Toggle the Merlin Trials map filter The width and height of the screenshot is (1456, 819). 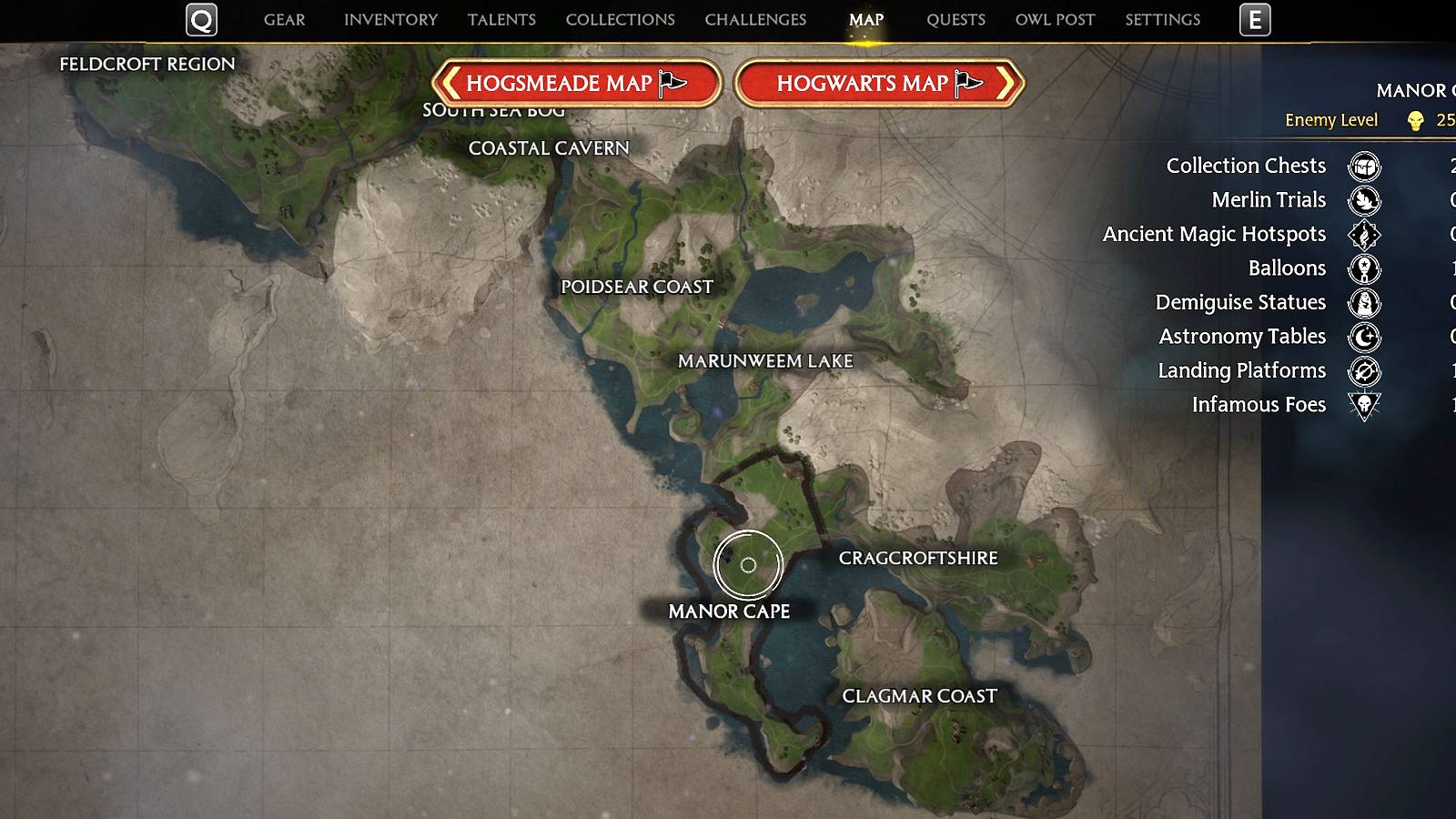coord(1362,201)
